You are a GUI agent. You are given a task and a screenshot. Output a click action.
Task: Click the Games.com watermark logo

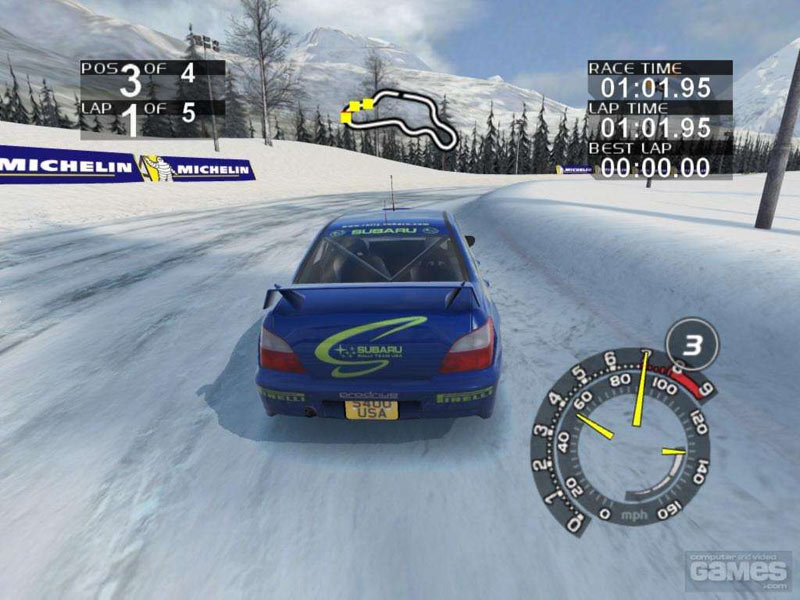tap(738, 569)
